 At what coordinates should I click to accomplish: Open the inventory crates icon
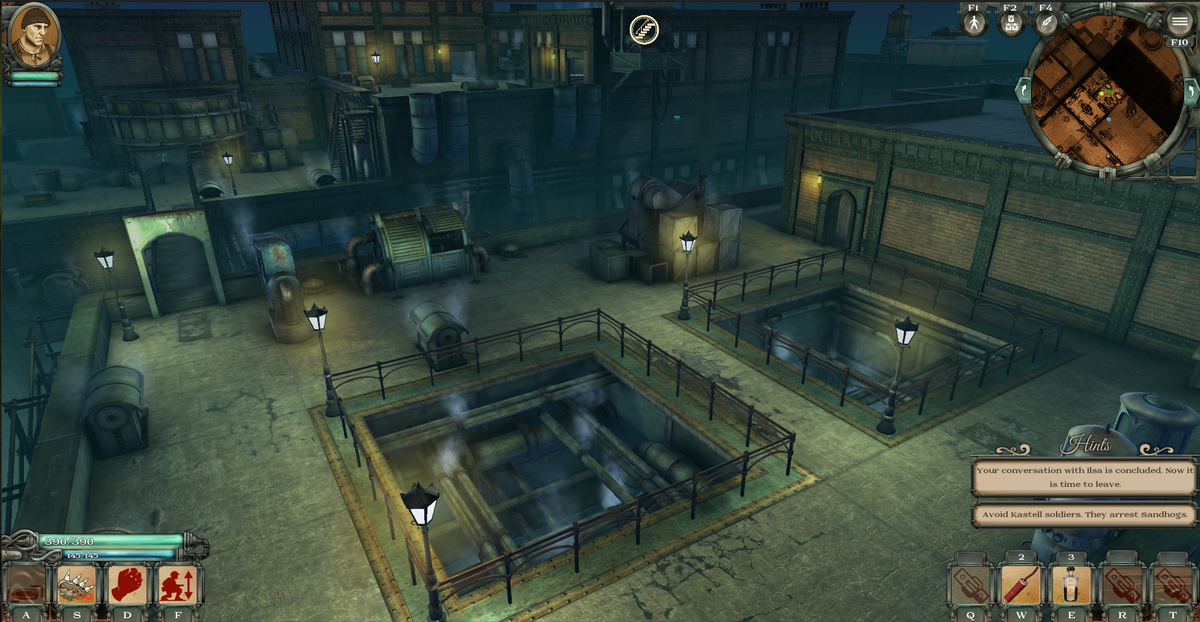tap(1010, 23)
